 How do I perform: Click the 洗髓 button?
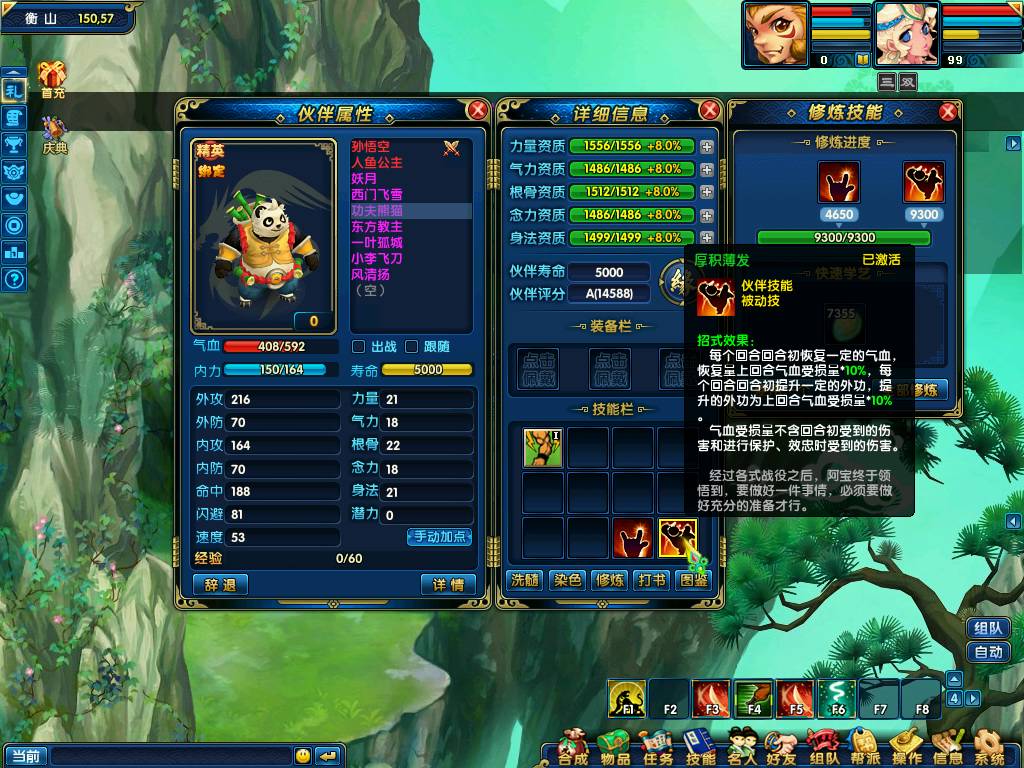click(524, 580)
